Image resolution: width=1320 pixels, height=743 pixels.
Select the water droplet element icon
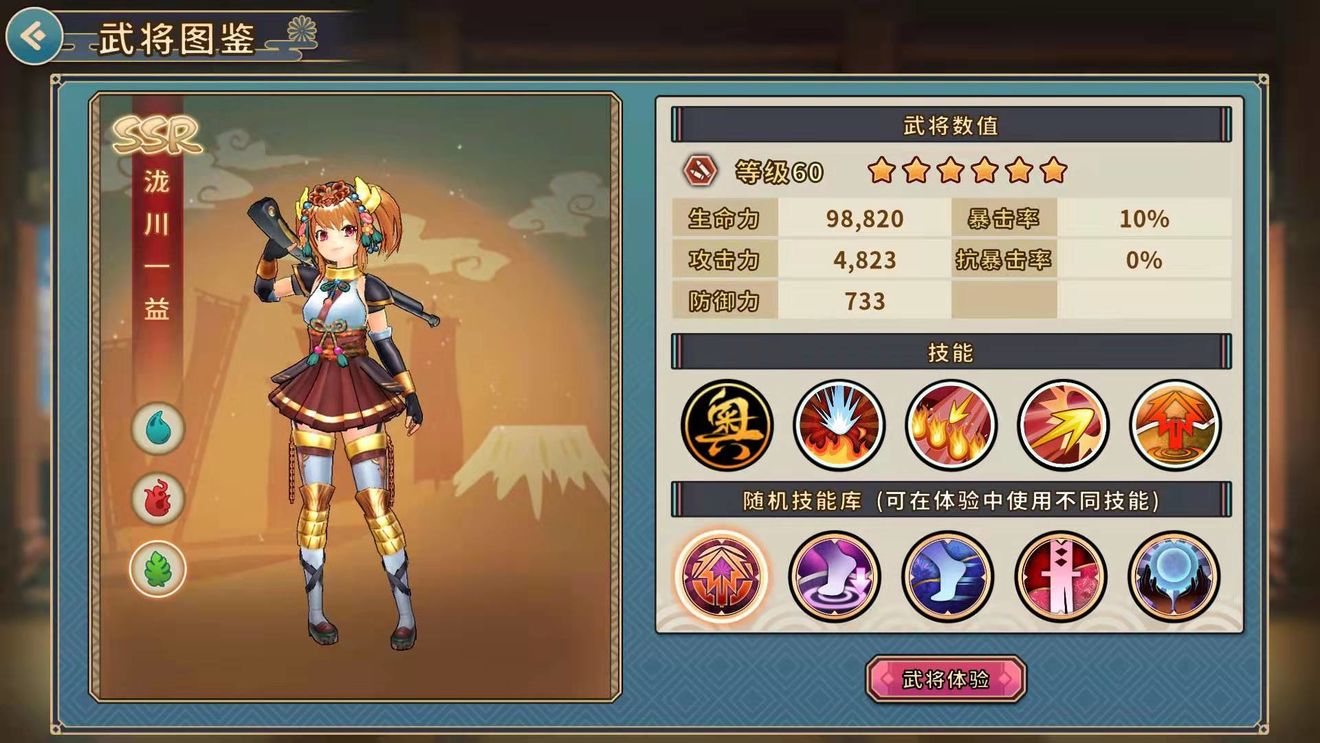click(x=158, y=429)
